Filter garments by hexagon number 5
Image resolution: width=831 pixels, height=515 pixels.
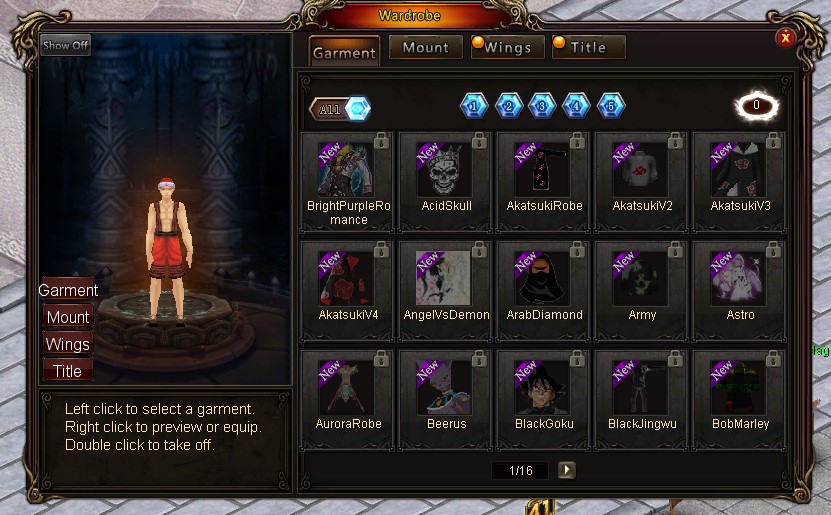point(610,105)
